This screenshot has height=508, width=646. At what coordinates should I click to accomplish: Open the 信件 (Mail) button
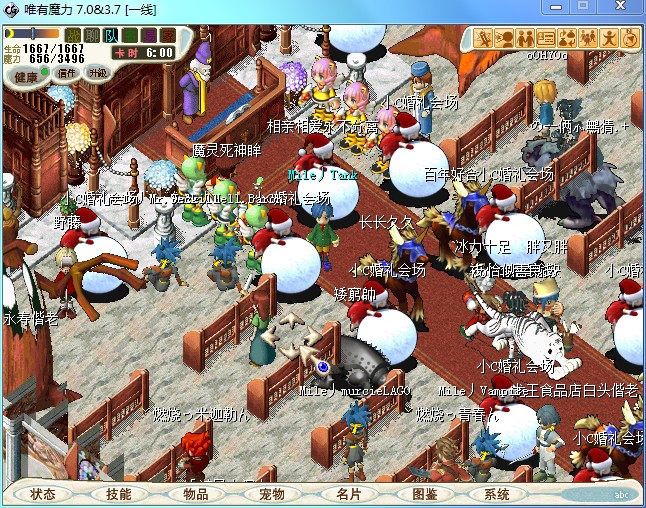[67, 73]
